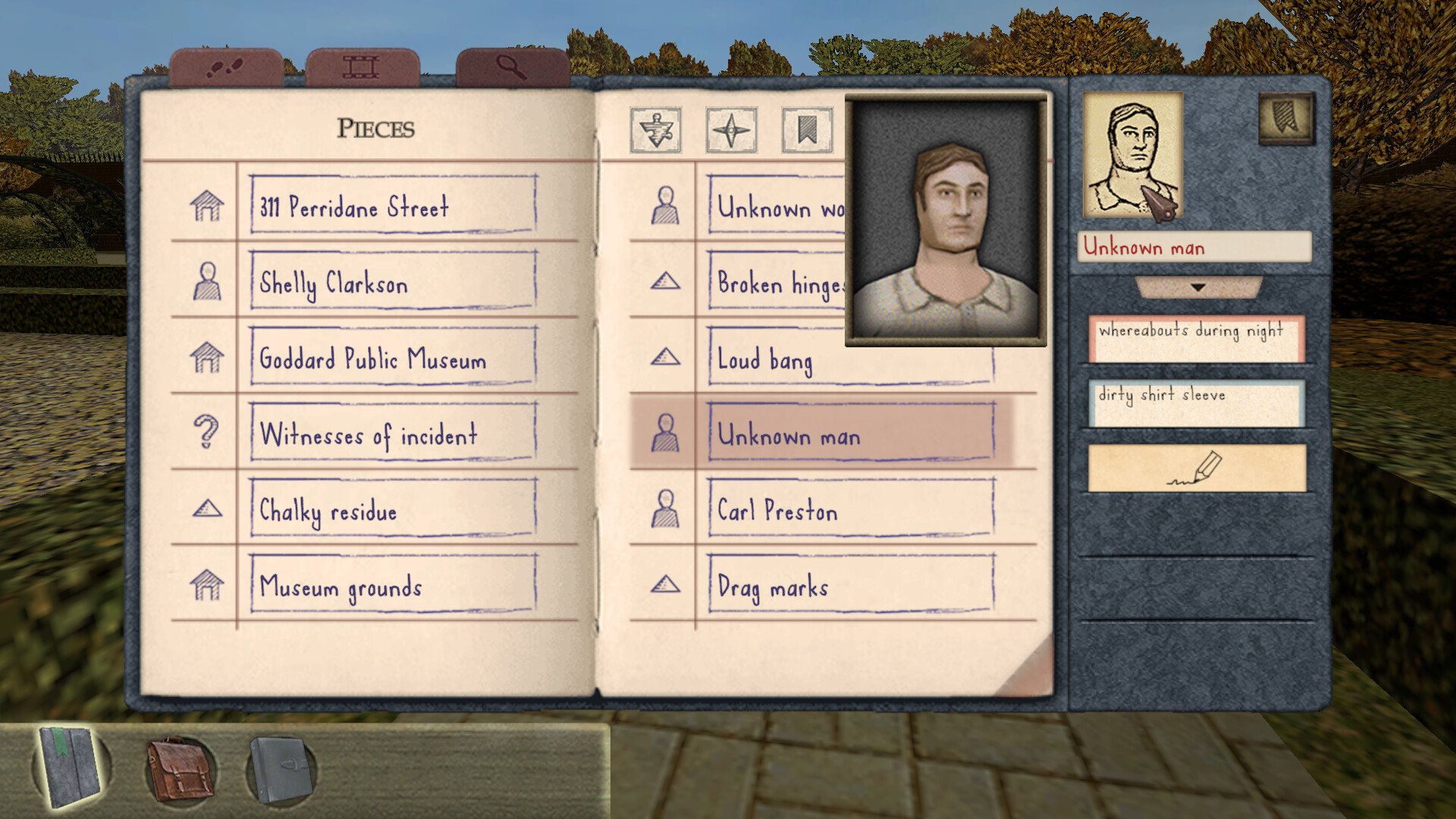This screenshot has width=1456, height=819.
Task: Open the leather satchel inventory
Action: 179,769
